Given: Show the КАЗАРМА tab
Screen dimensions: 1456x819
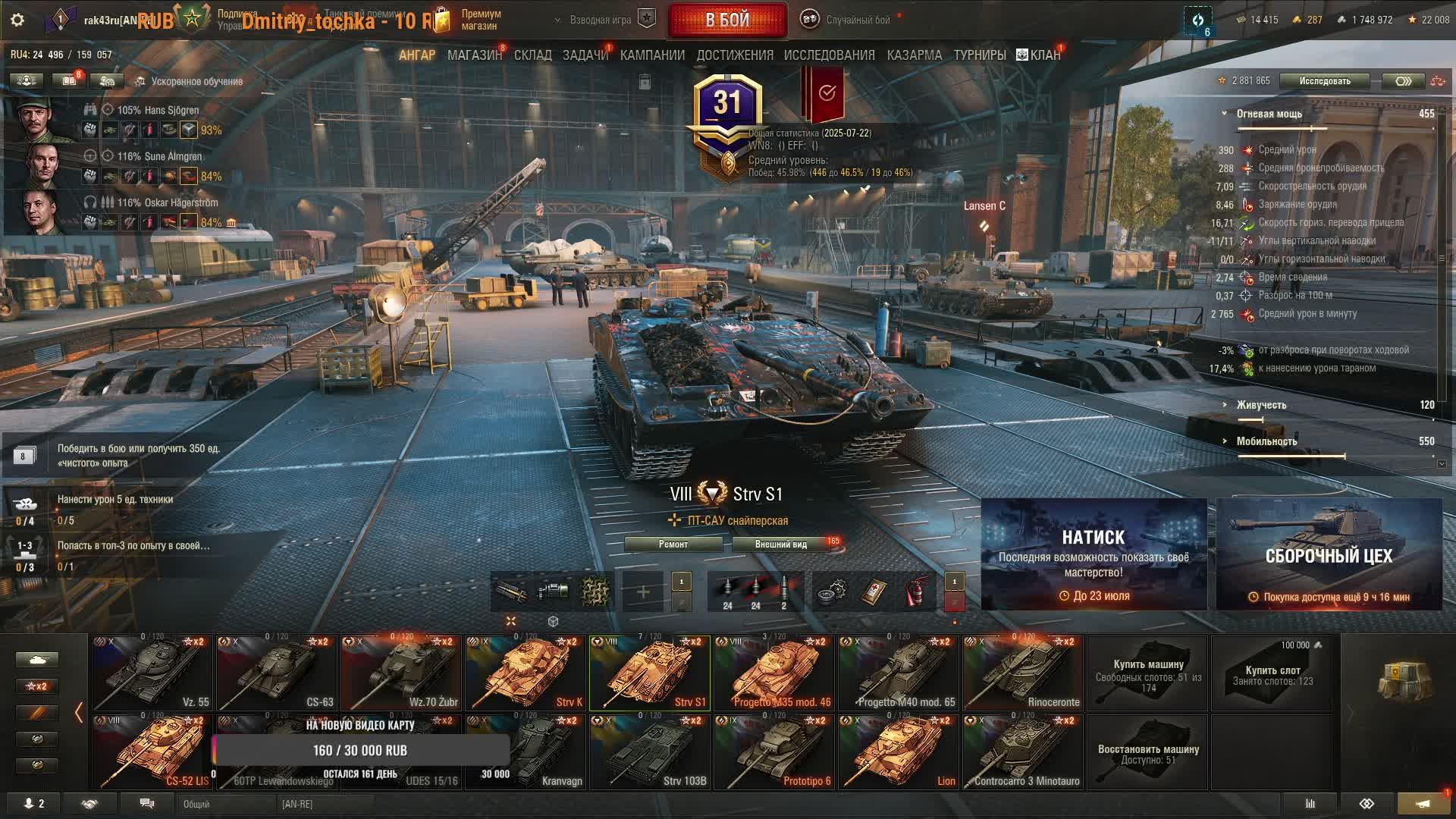Looking at the screenshot, I should click(914, 55).
